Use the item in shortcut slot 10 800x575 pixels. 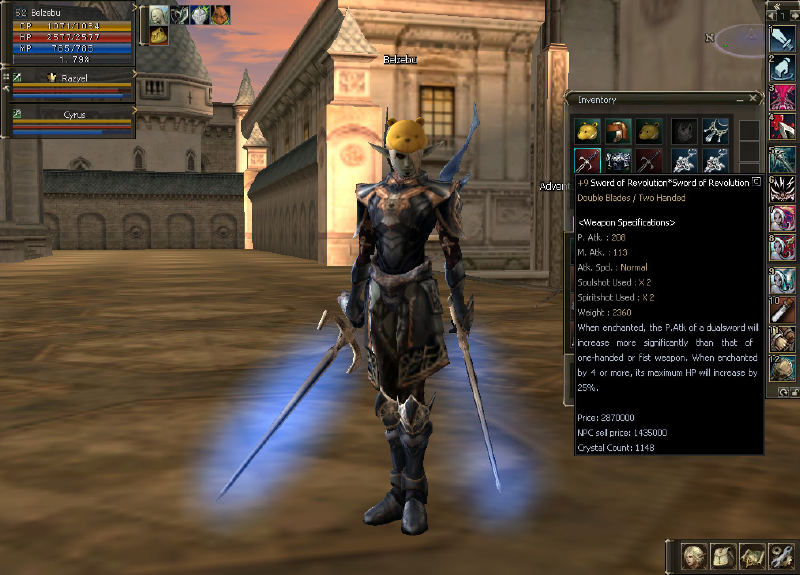782,308
